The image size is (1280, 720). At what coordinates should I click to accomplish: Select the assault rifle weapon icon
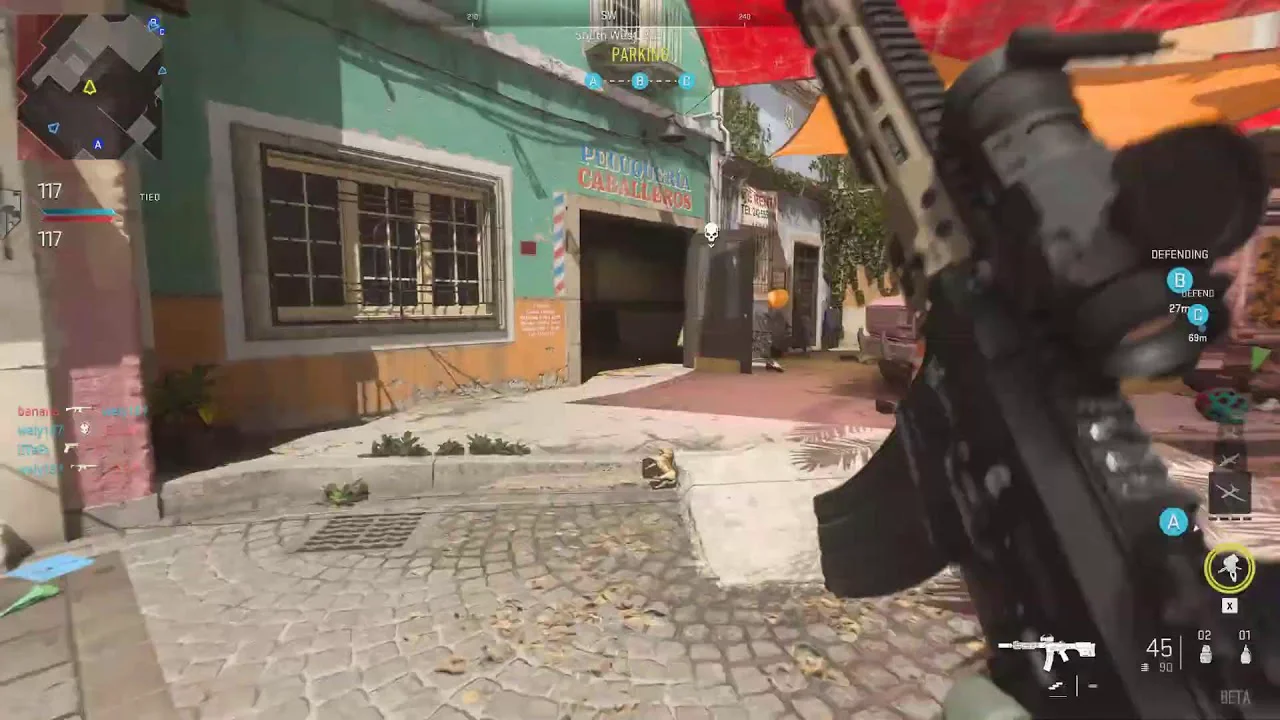(1047, 651)
